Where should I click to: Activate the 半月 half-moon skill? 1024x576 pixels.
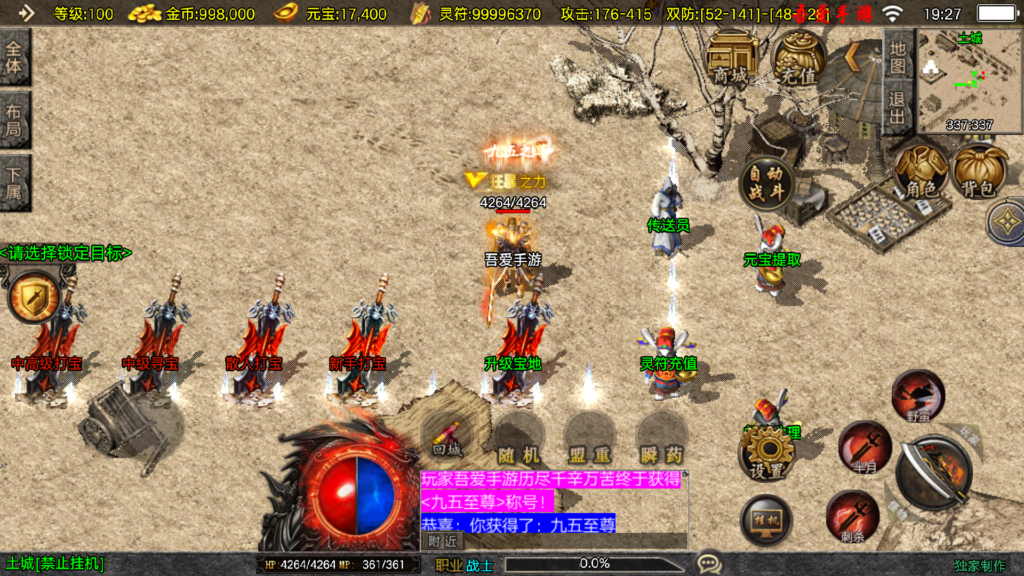coord(864,445)
